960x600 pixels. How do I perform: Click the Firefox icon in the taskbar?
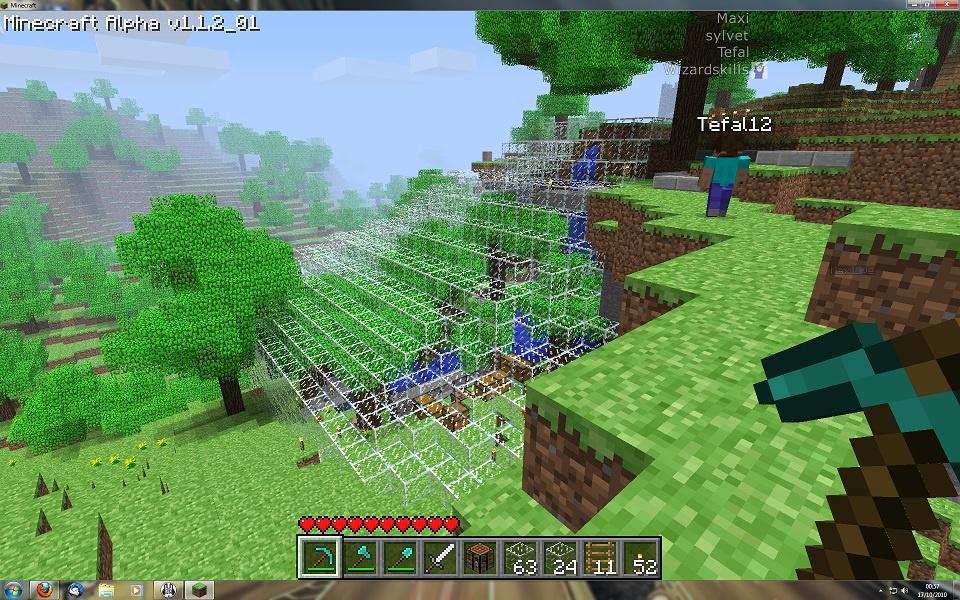43,589
